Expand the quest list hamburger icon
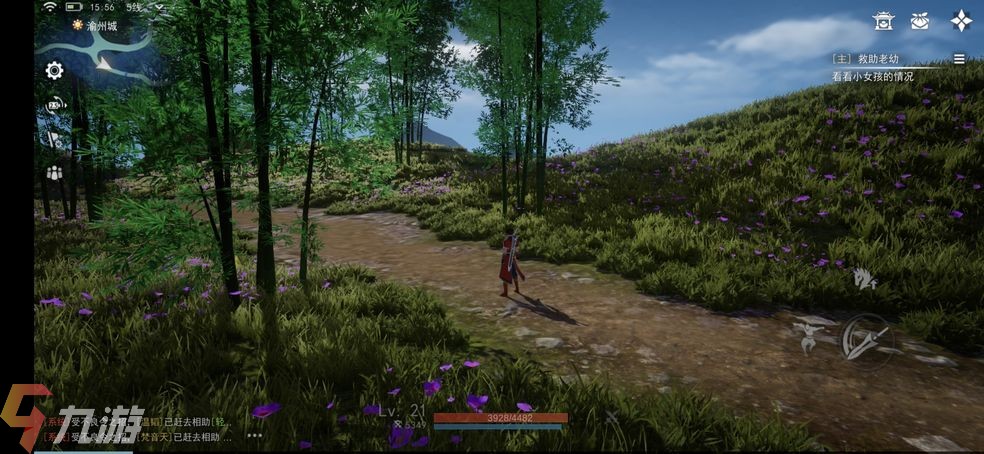The width and height of the screenshot is (984, 454). click(x=959, y=59)
